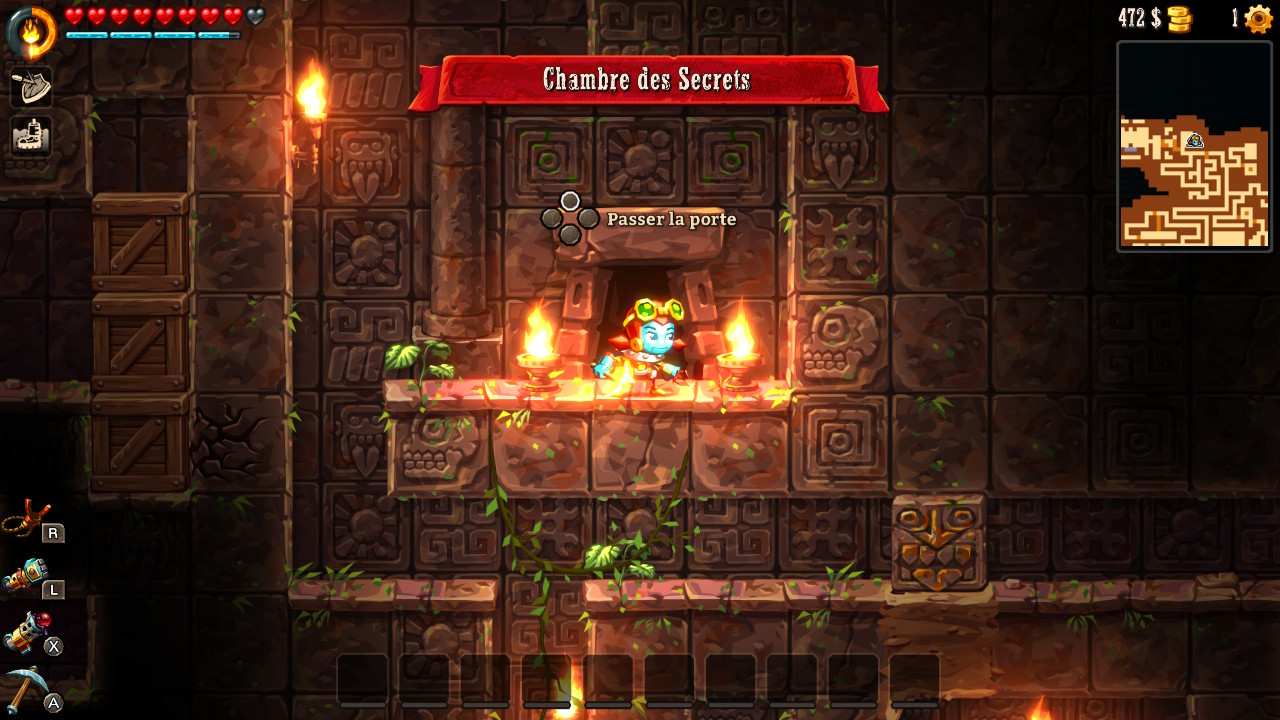
Task: Click the gold coins stack icon
Action: tap(1180, 19)
